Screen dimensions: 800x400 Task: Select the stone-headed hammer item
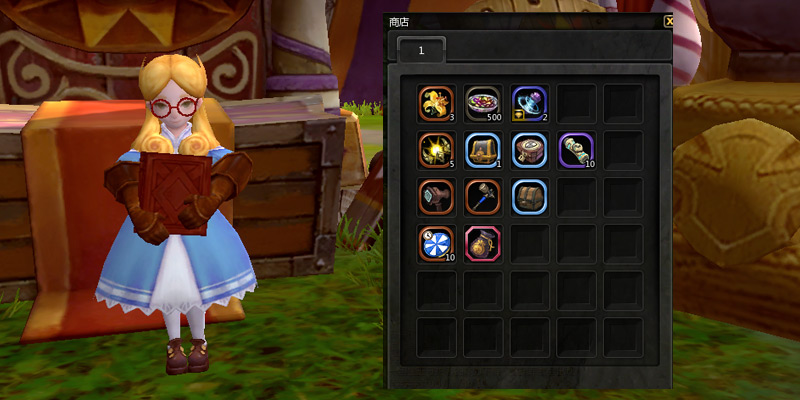[437, 196]
